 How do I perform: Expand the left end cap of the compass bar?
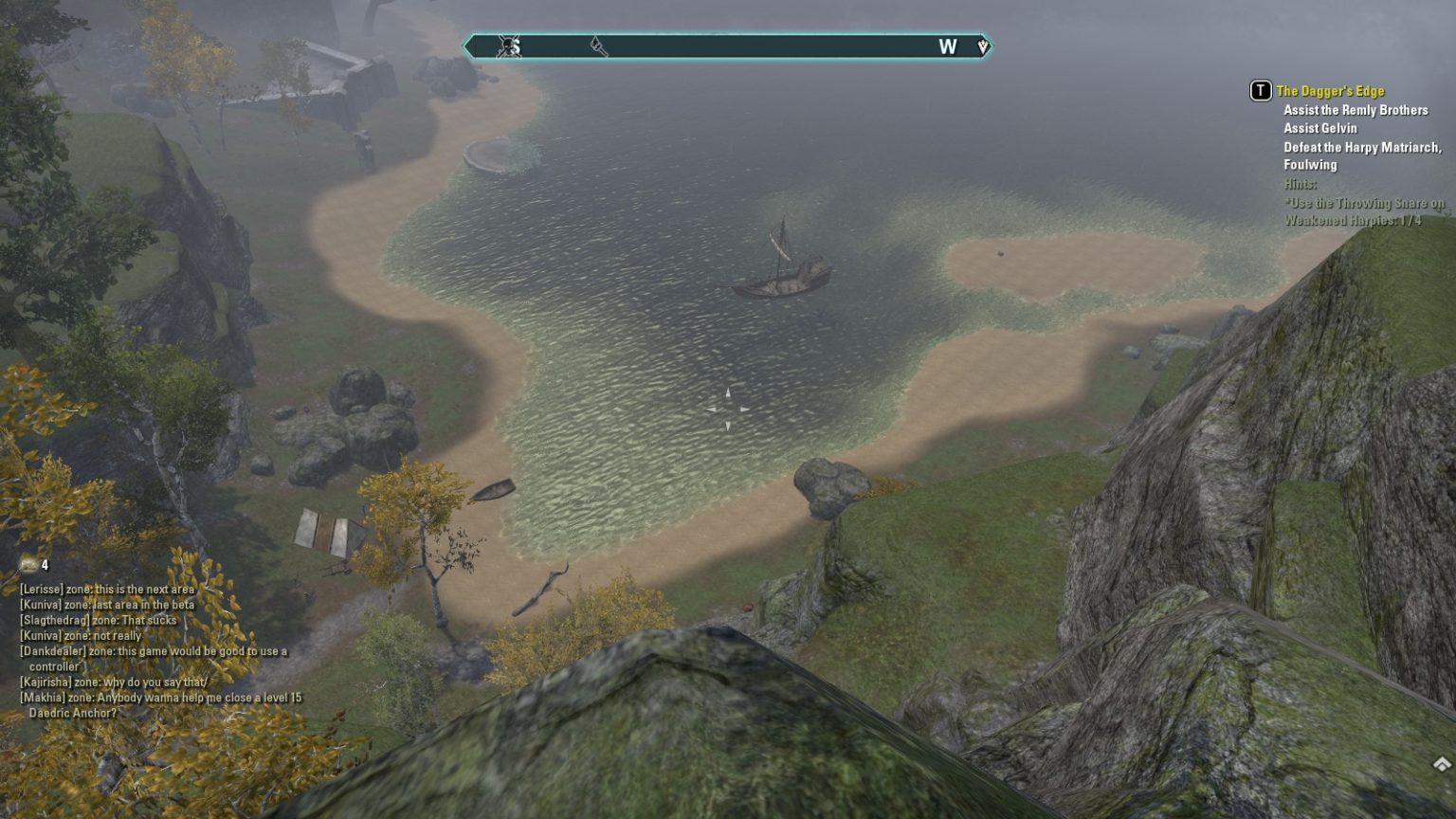click(x=469, y=45)
